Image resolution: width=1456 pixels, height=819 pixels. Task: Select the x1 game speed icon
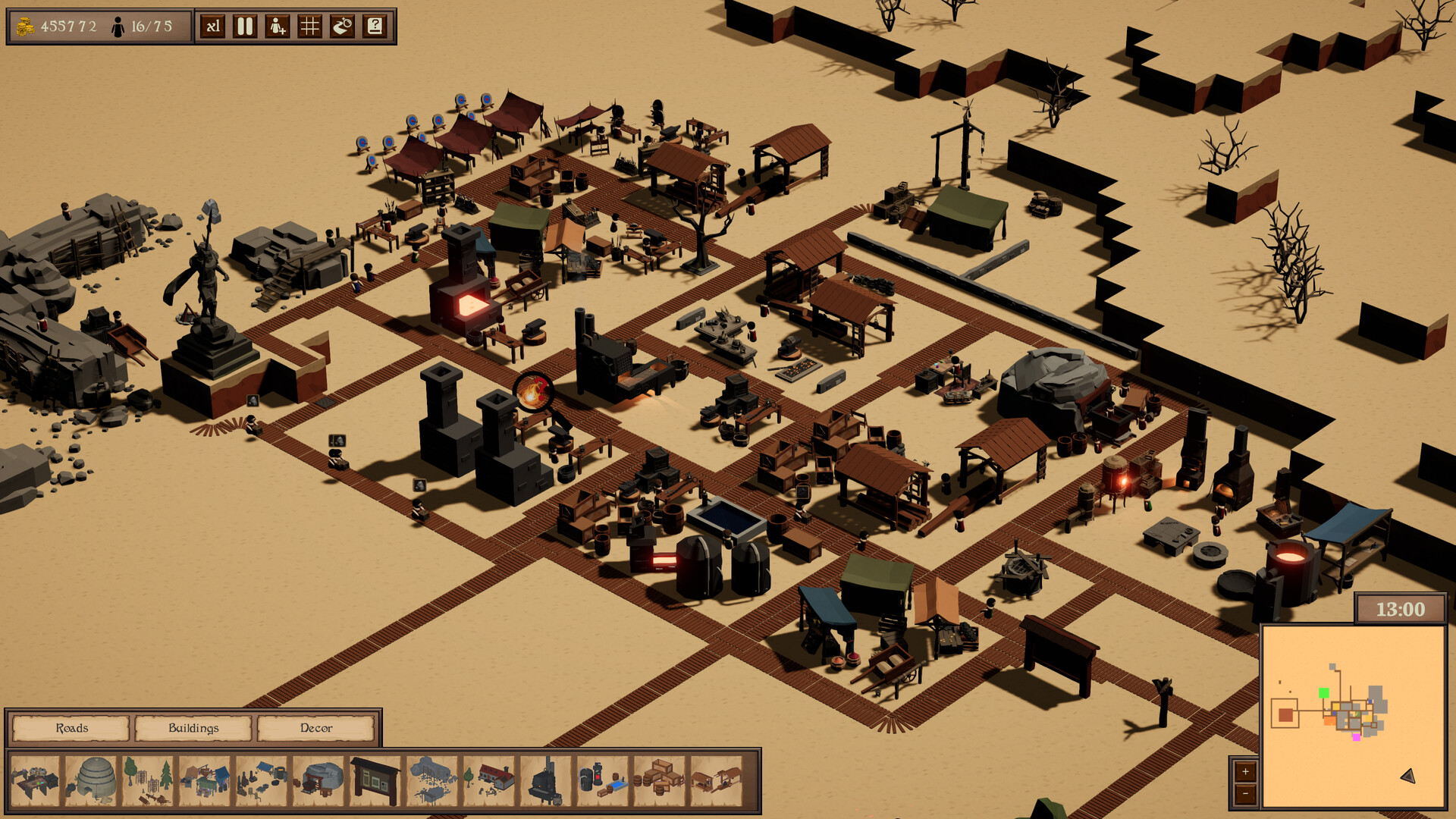pos(213,25)
